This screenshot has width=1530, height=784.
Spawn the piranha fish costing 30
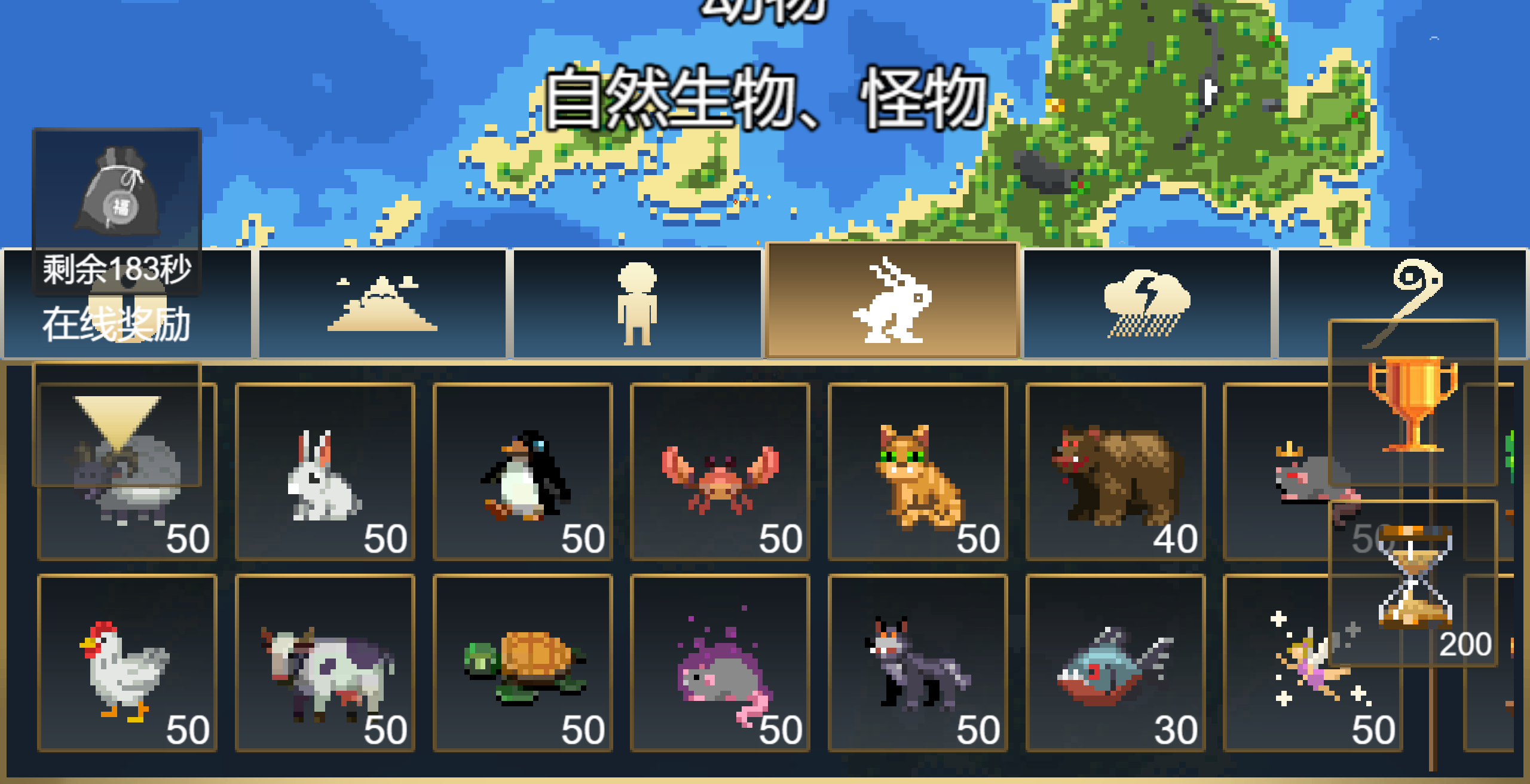[x=1115, y=663]
